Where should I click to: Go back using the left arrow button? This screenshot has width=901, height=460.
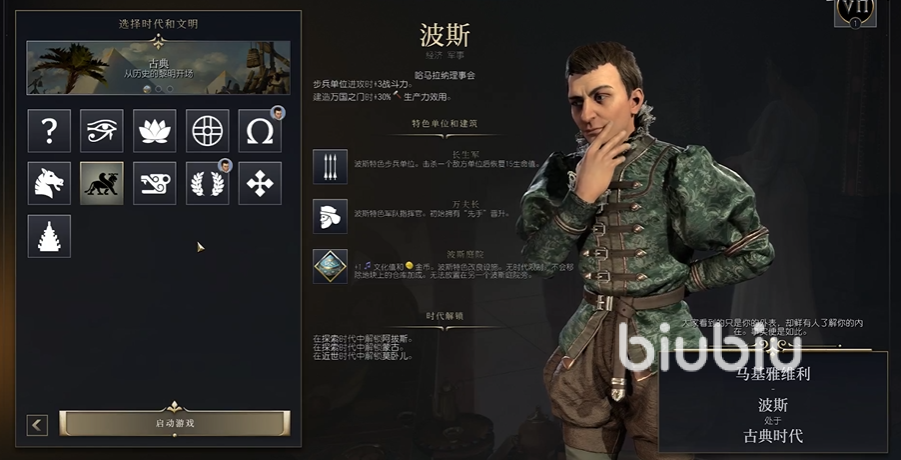click(x=38, y=425)
